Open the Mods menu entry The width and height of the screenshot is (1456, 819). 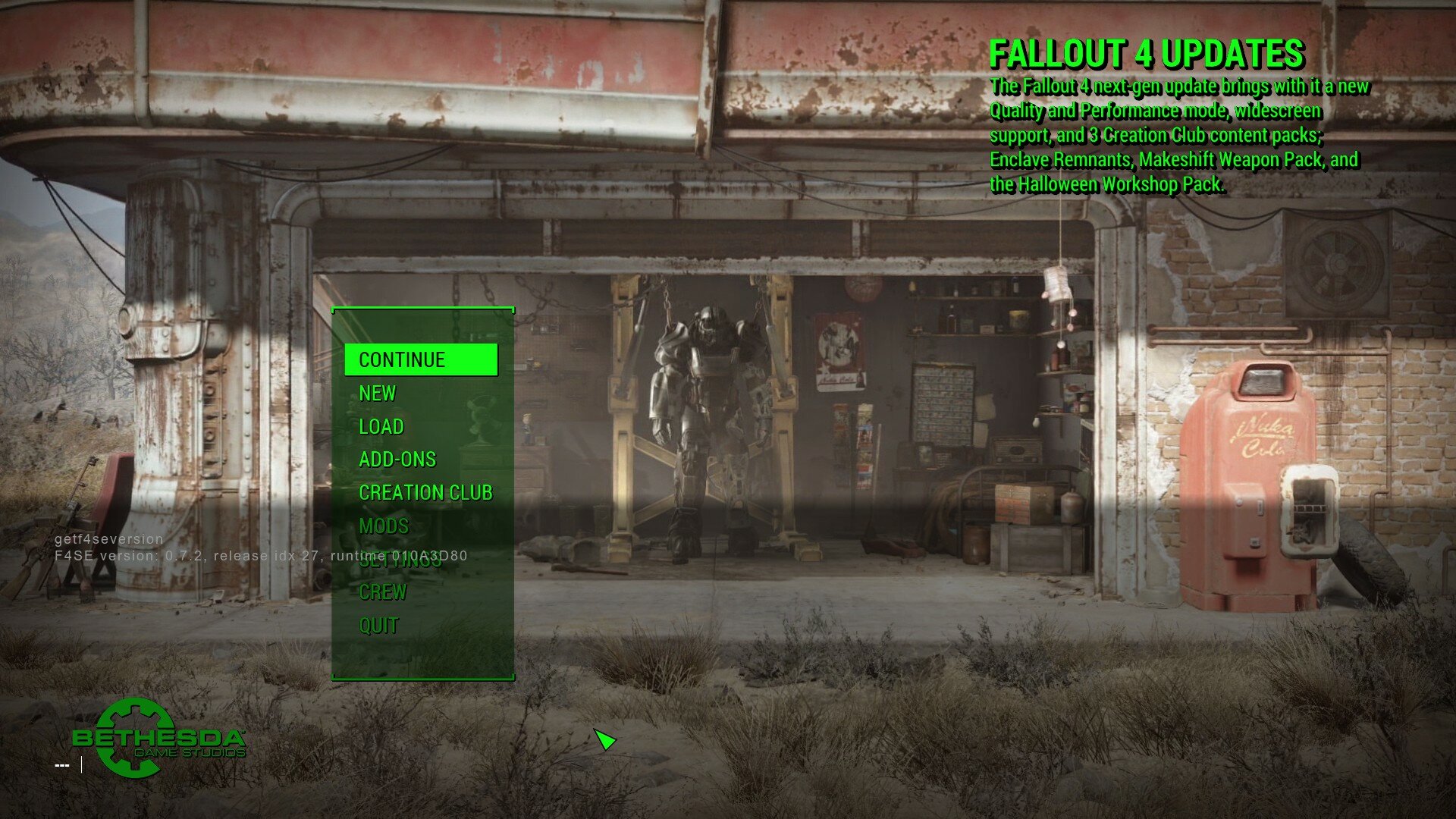coord(384,526)
